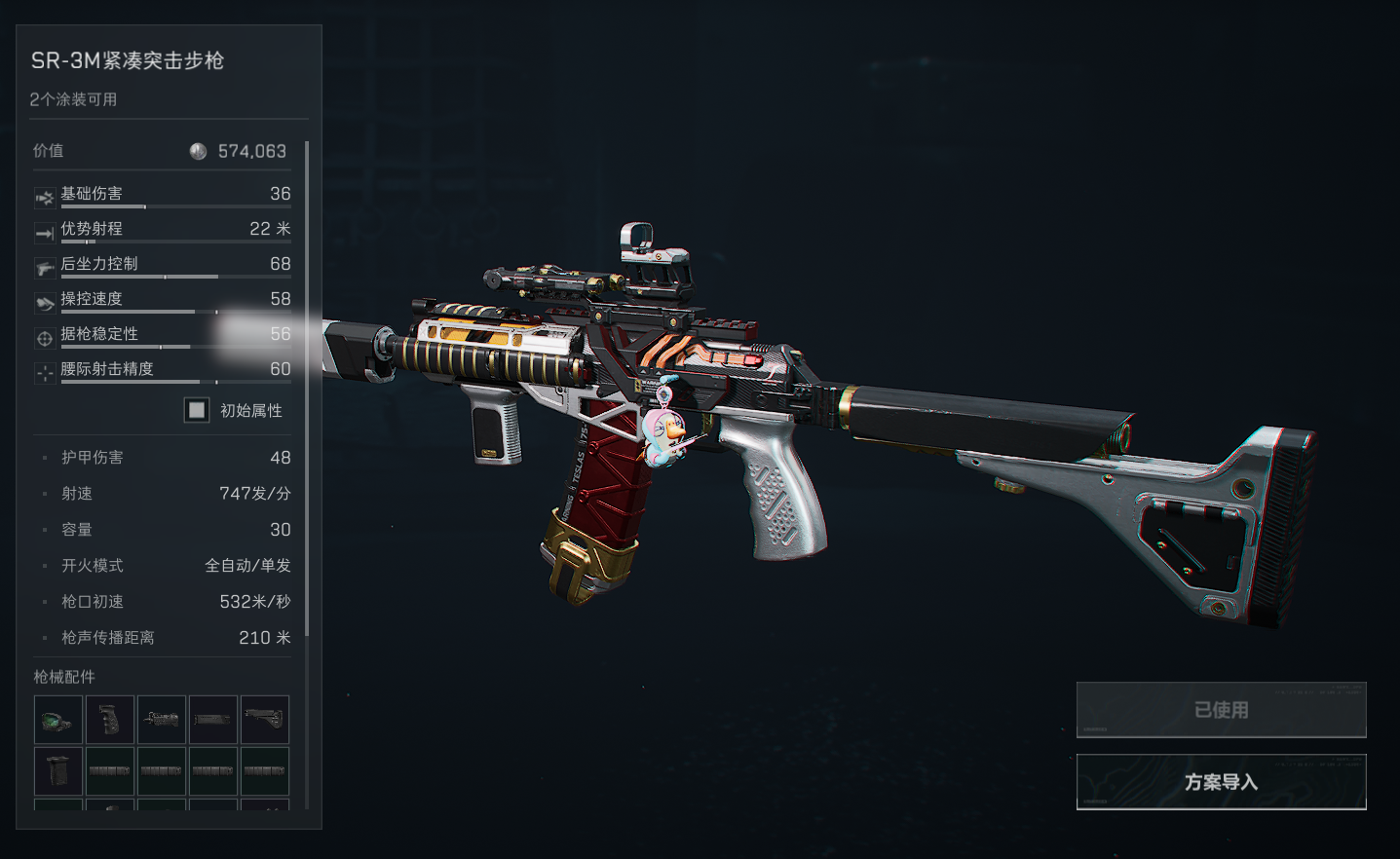
Task: Click the 方案导入 button
Action: click(x=1221, y=782)
